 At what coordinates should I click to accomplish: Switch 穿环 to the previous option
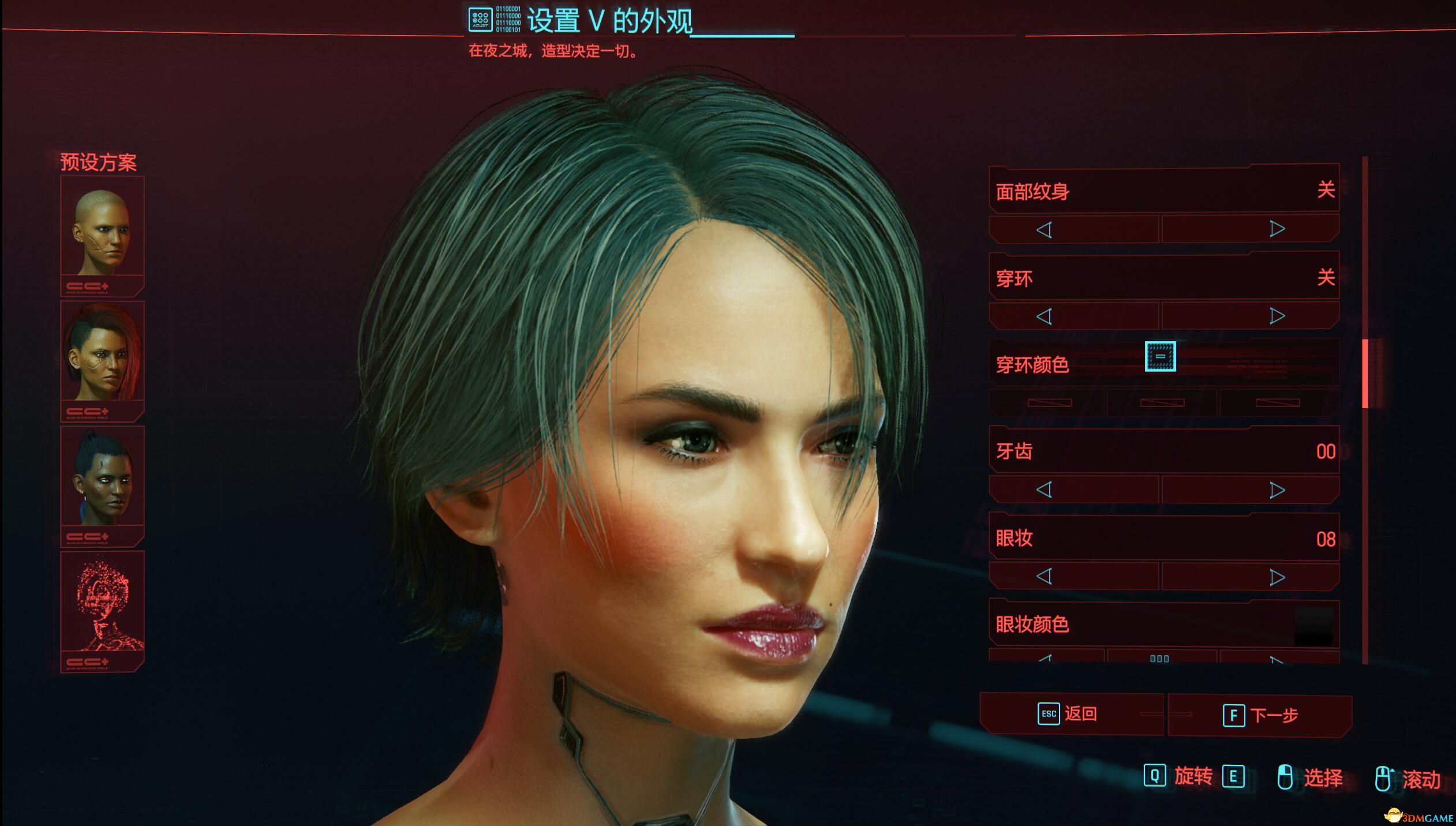[1044, 316]
